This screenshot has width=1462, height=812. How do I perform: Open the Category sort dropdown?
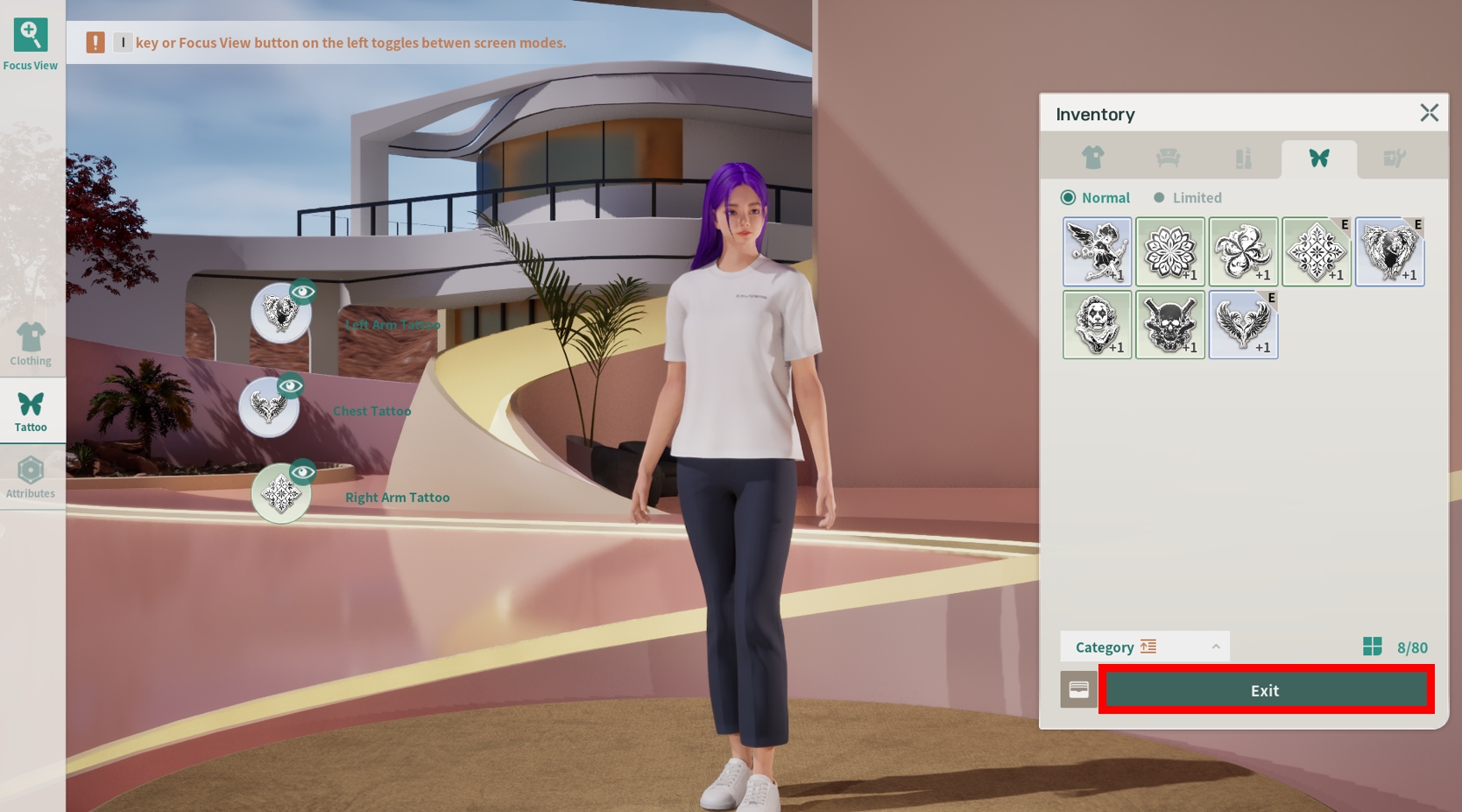point(1144,647)
